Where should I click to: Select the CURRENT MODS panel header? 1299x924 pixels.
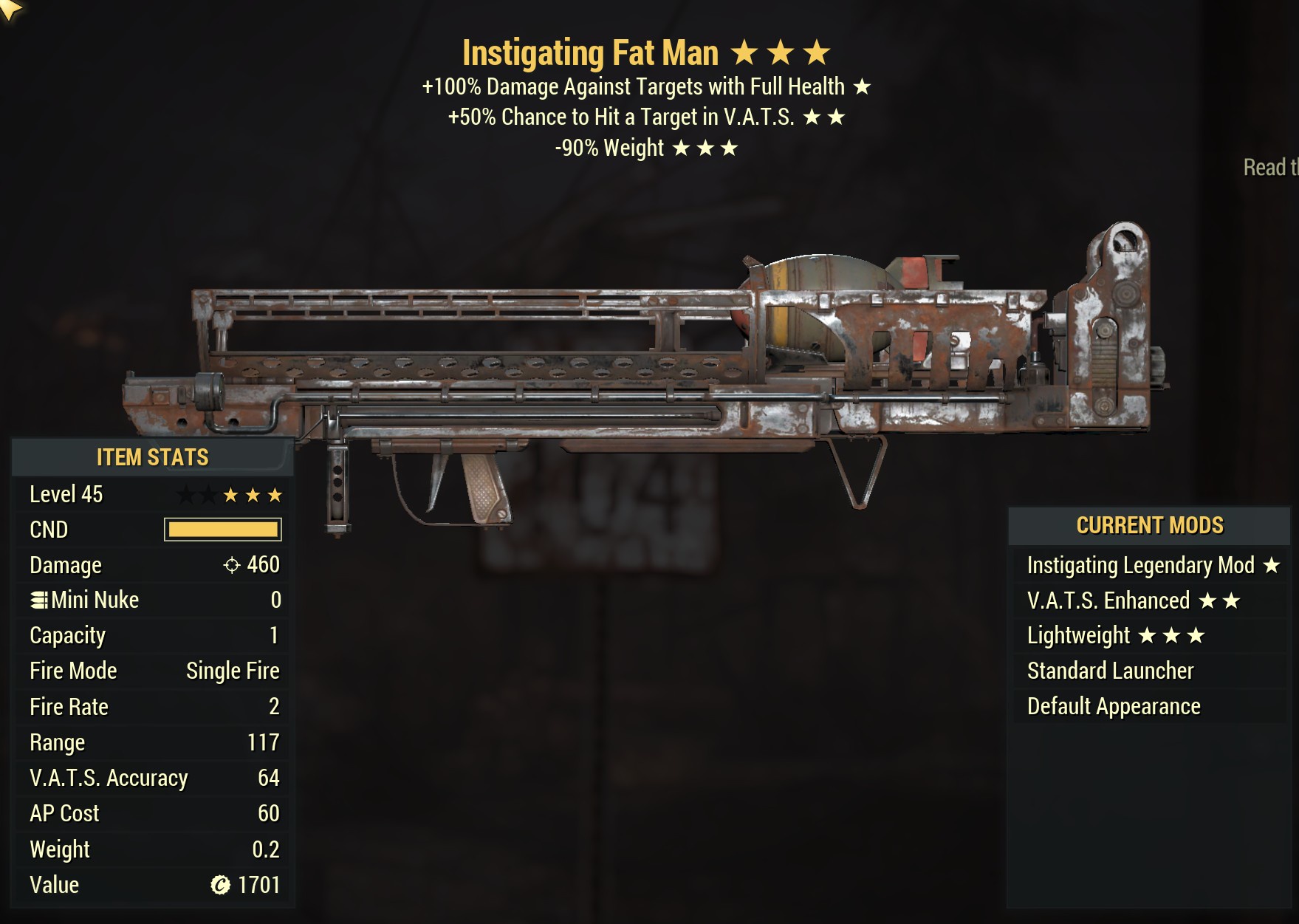(1150, 525)
